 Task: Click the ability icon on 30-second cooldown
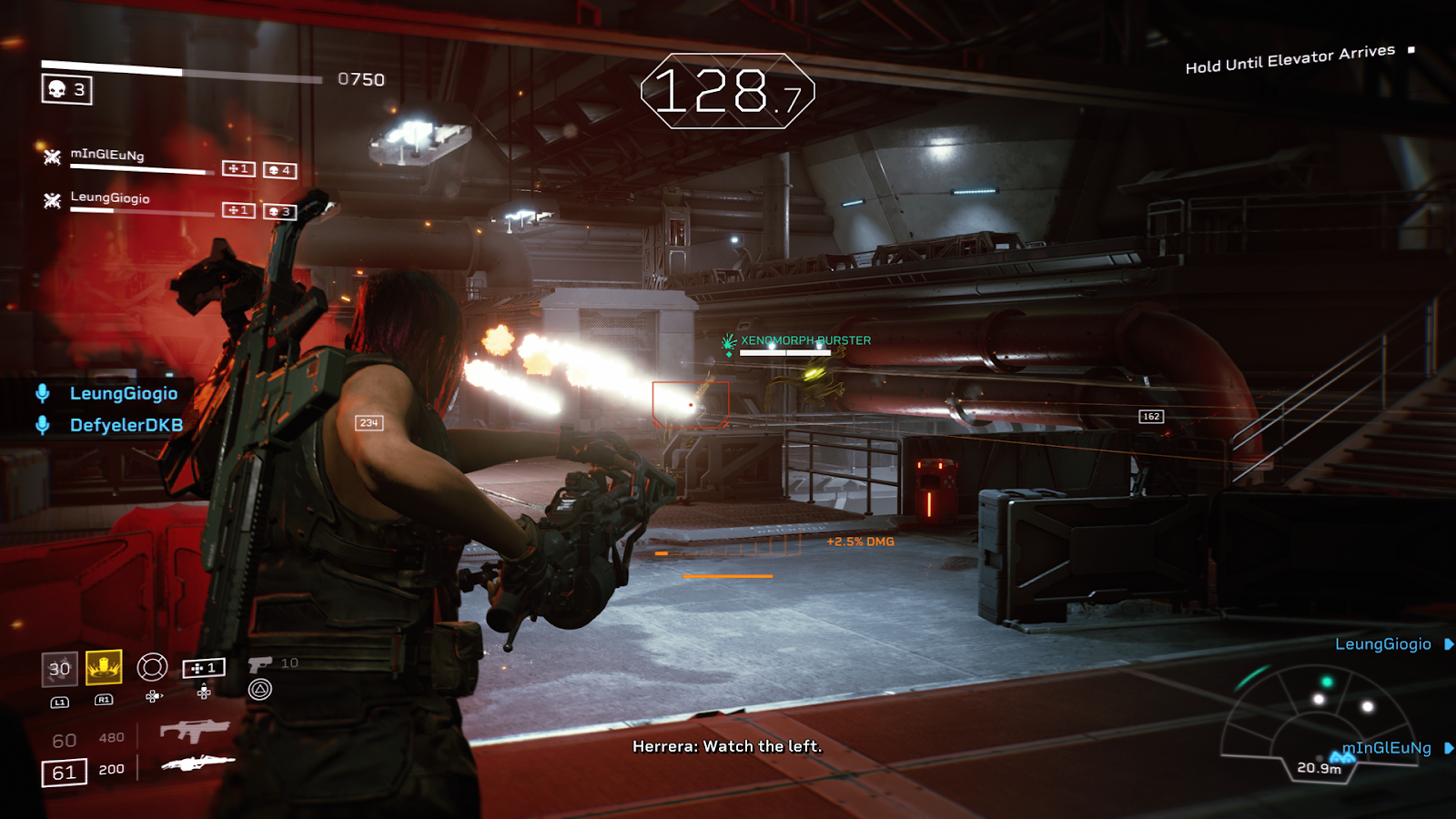click(x=59, y=669)
